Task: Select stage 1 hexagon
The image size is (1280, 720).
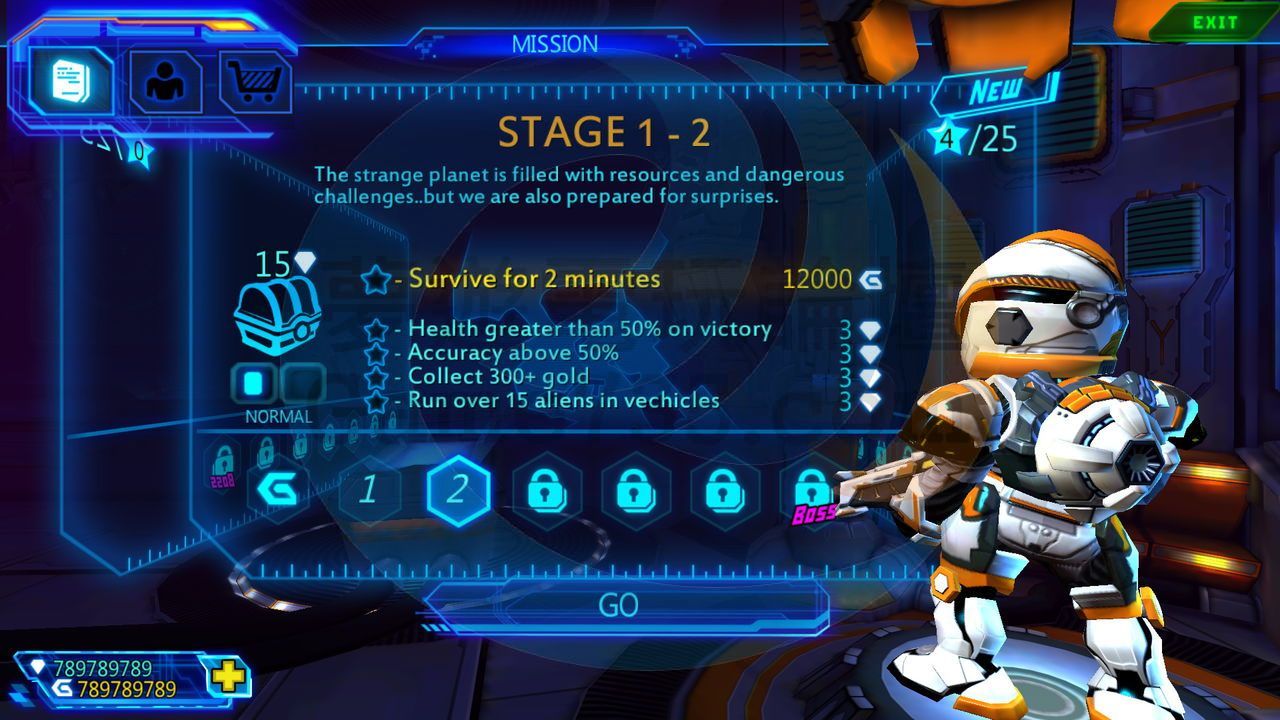Action: 369,490
